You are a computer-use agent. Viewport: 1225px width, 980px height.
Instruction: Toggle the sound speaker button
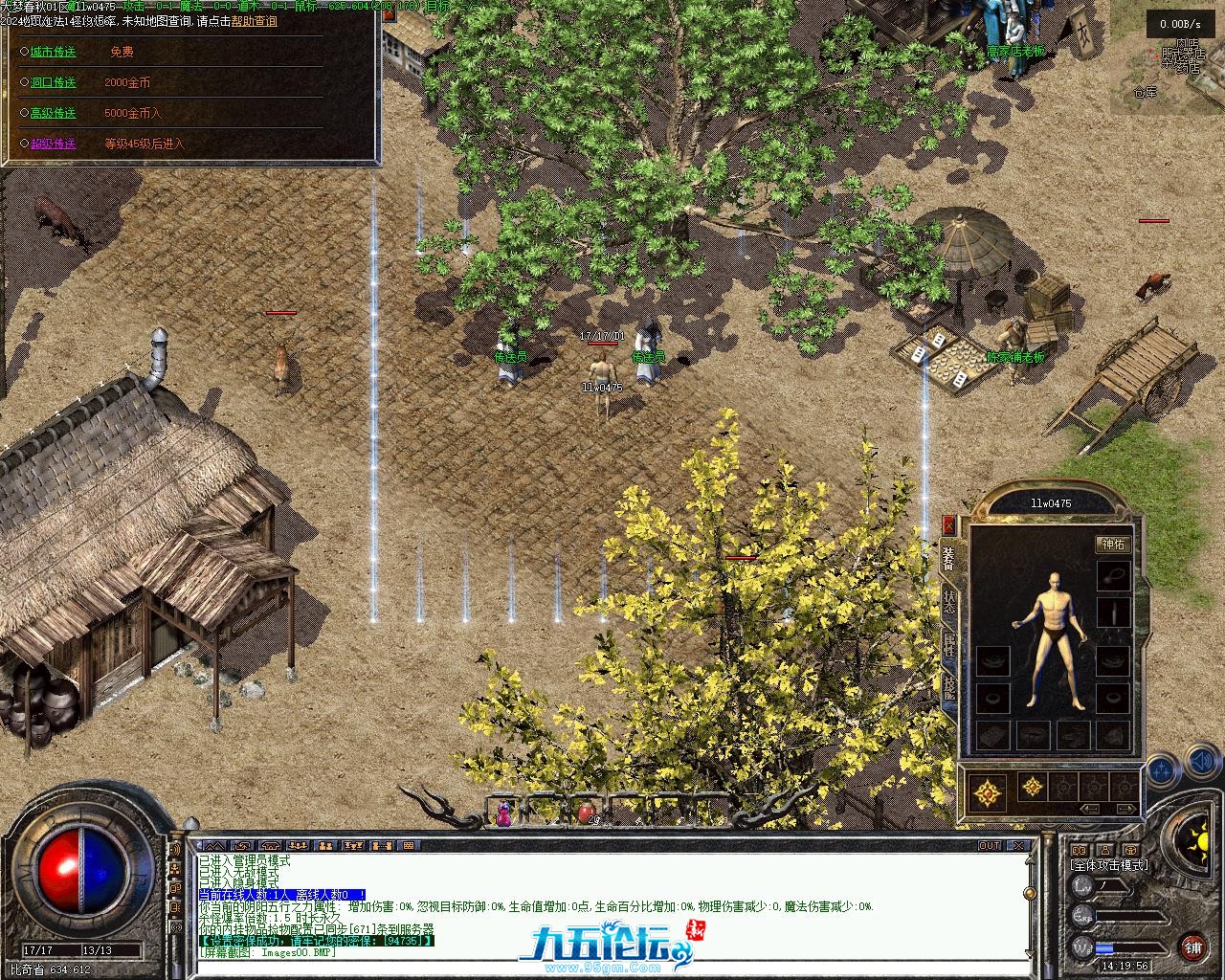1202,763
